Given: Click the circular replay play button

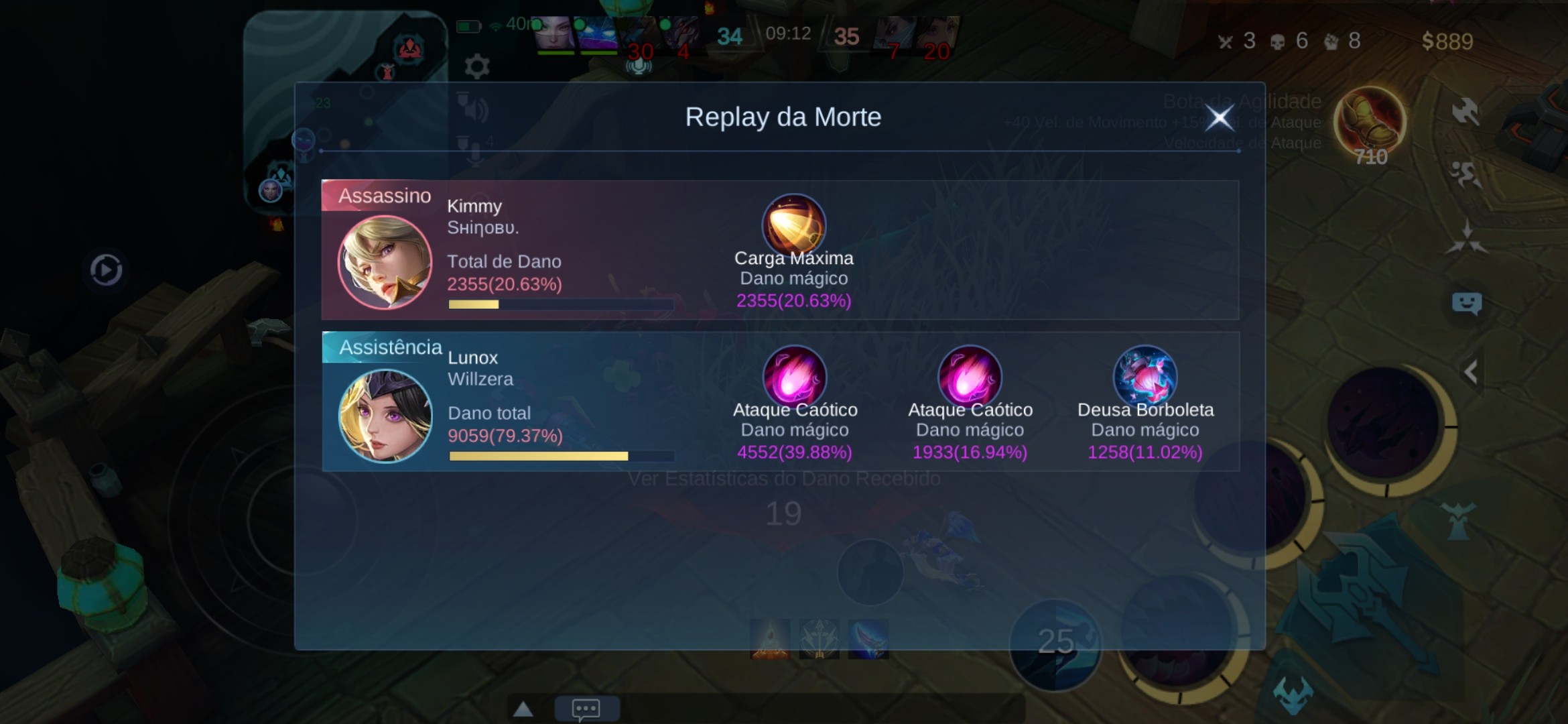Looking at the screenshot, I should pyautogui.click(x=106, y=270).
